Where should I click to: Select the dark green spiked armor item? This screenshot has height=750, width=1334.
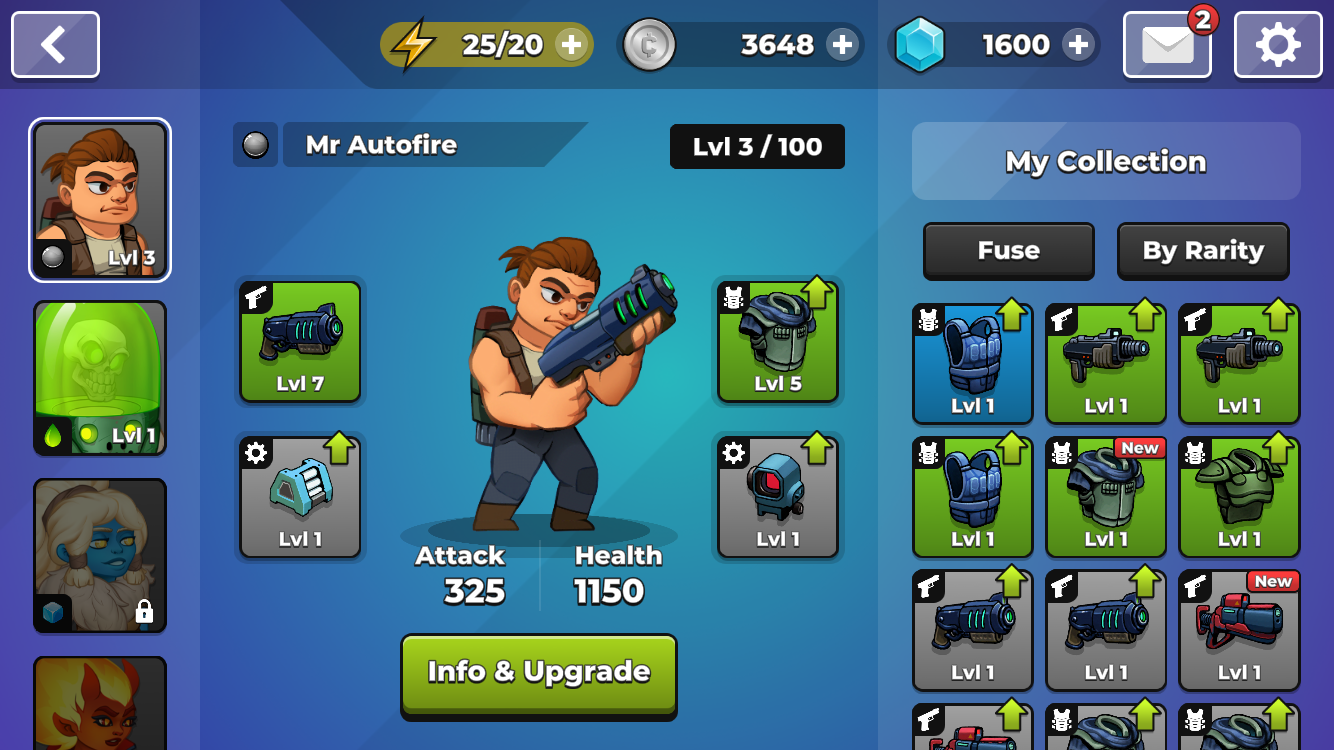click(x=1239, y=497)
